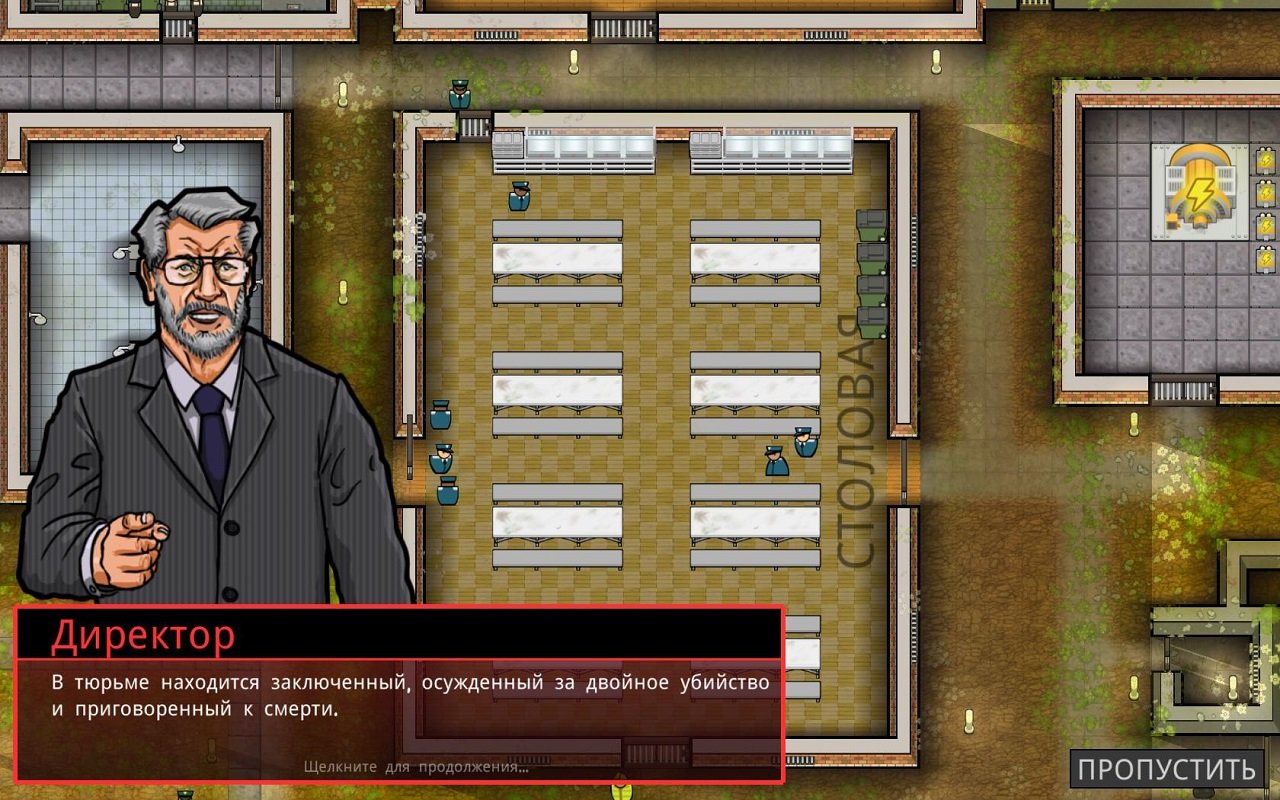1280x800 pixels.
Task: Select the guard by the lower-left canteen entrance
Action: [448, 490]
